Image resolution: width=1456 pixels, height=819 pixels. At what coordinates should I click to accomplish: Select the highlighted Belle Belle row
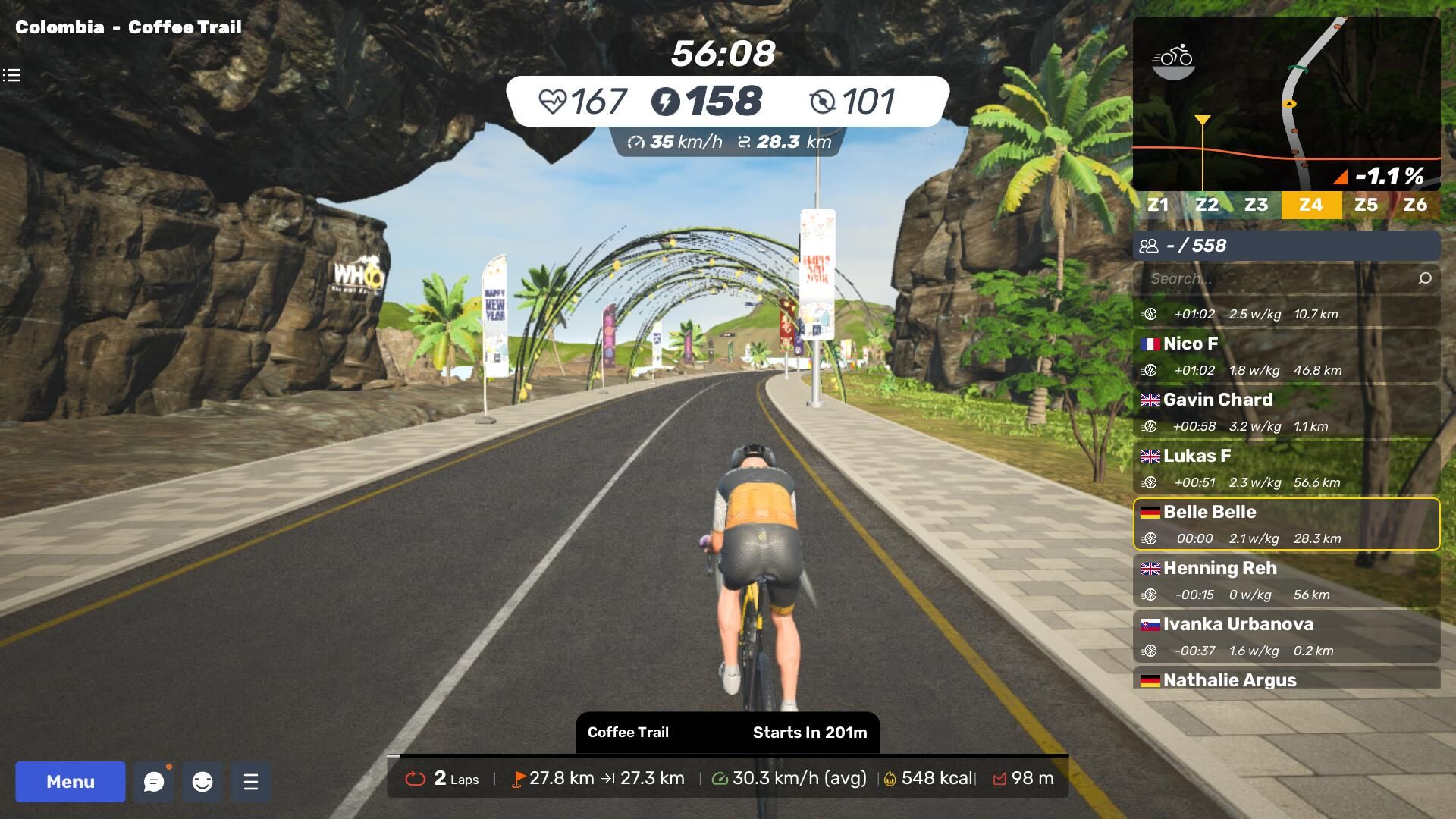click(1286, 524)
